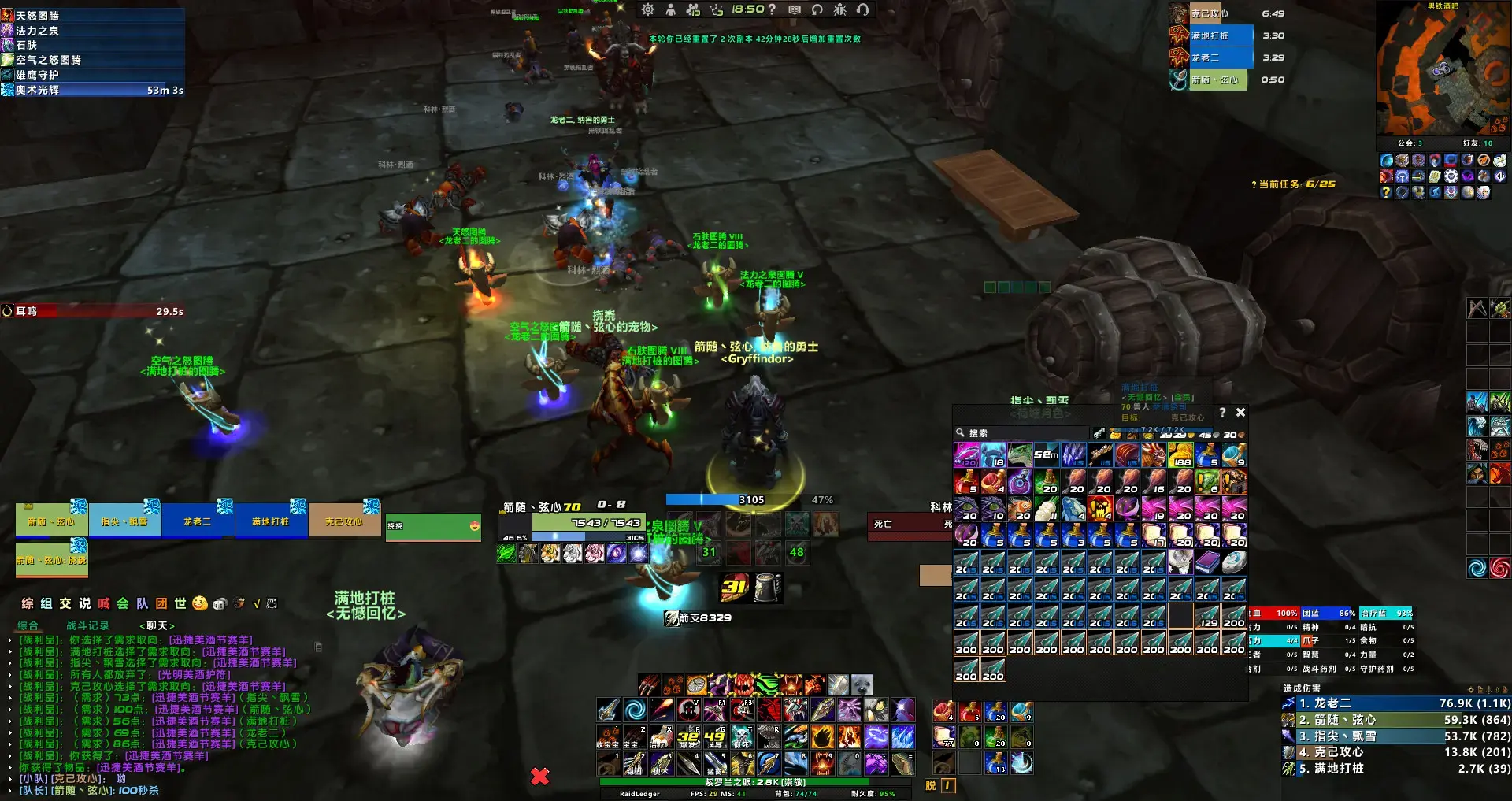Activate the blue swirl ability on action bar
The height and width of the screenshot is (801, 1512).
635,710
